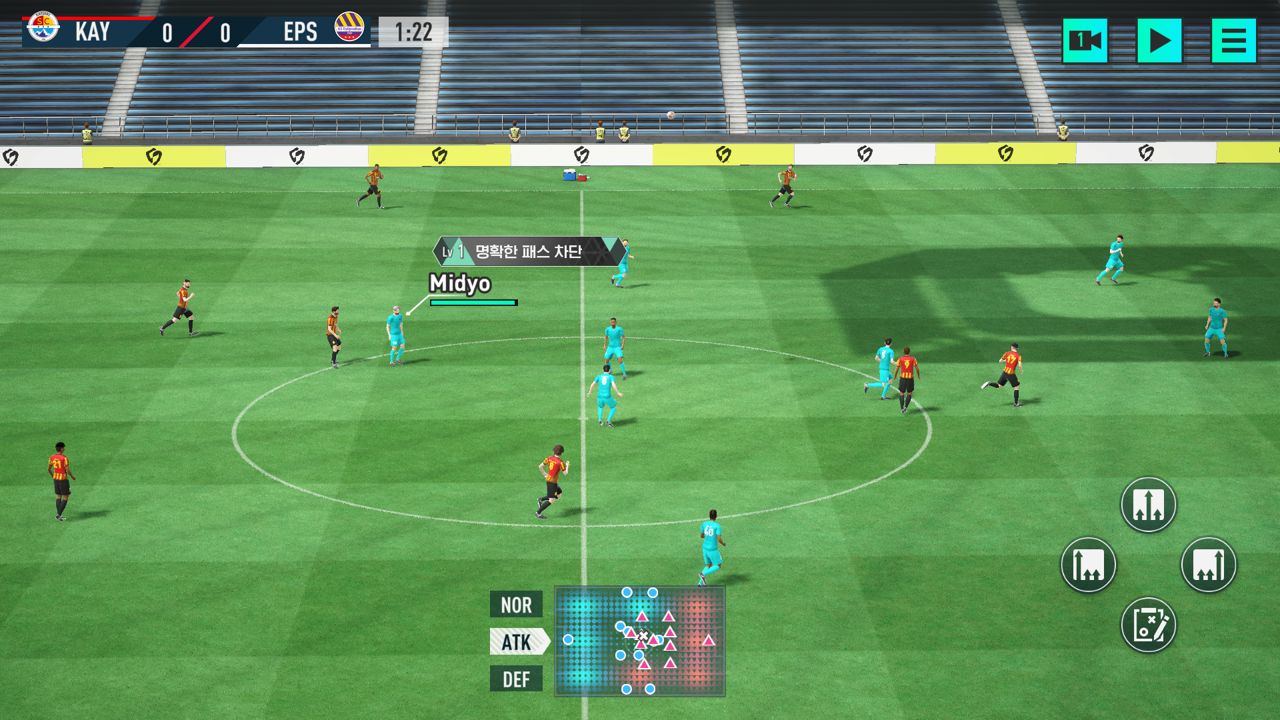Switch camera view with the camera 1 button

[1085, 41]
